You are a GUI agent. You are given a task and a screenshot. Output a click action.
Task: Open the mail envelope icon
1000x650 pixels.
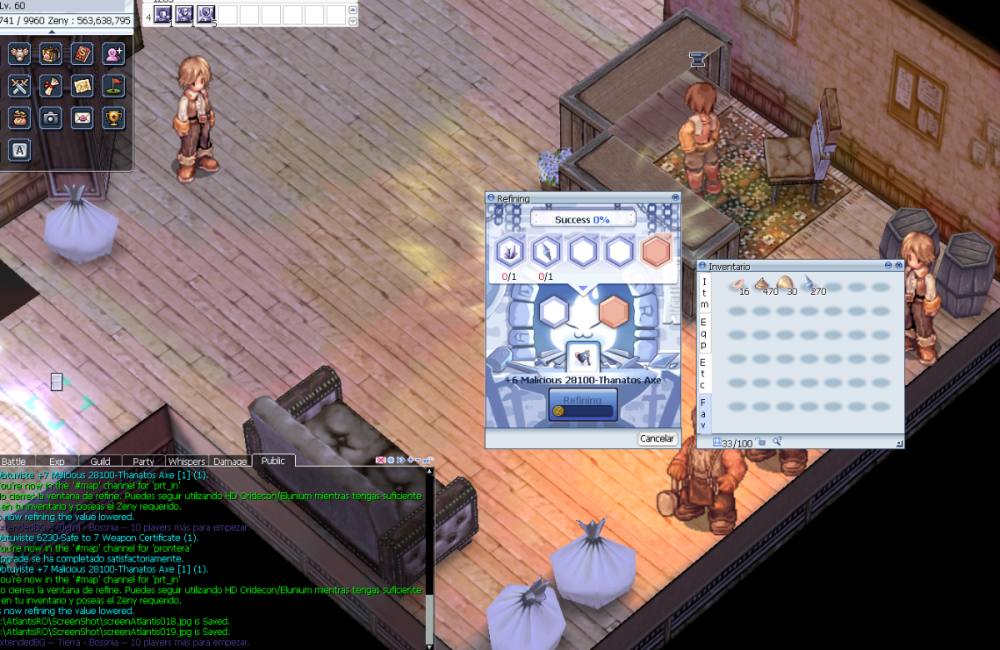(82, 118)
